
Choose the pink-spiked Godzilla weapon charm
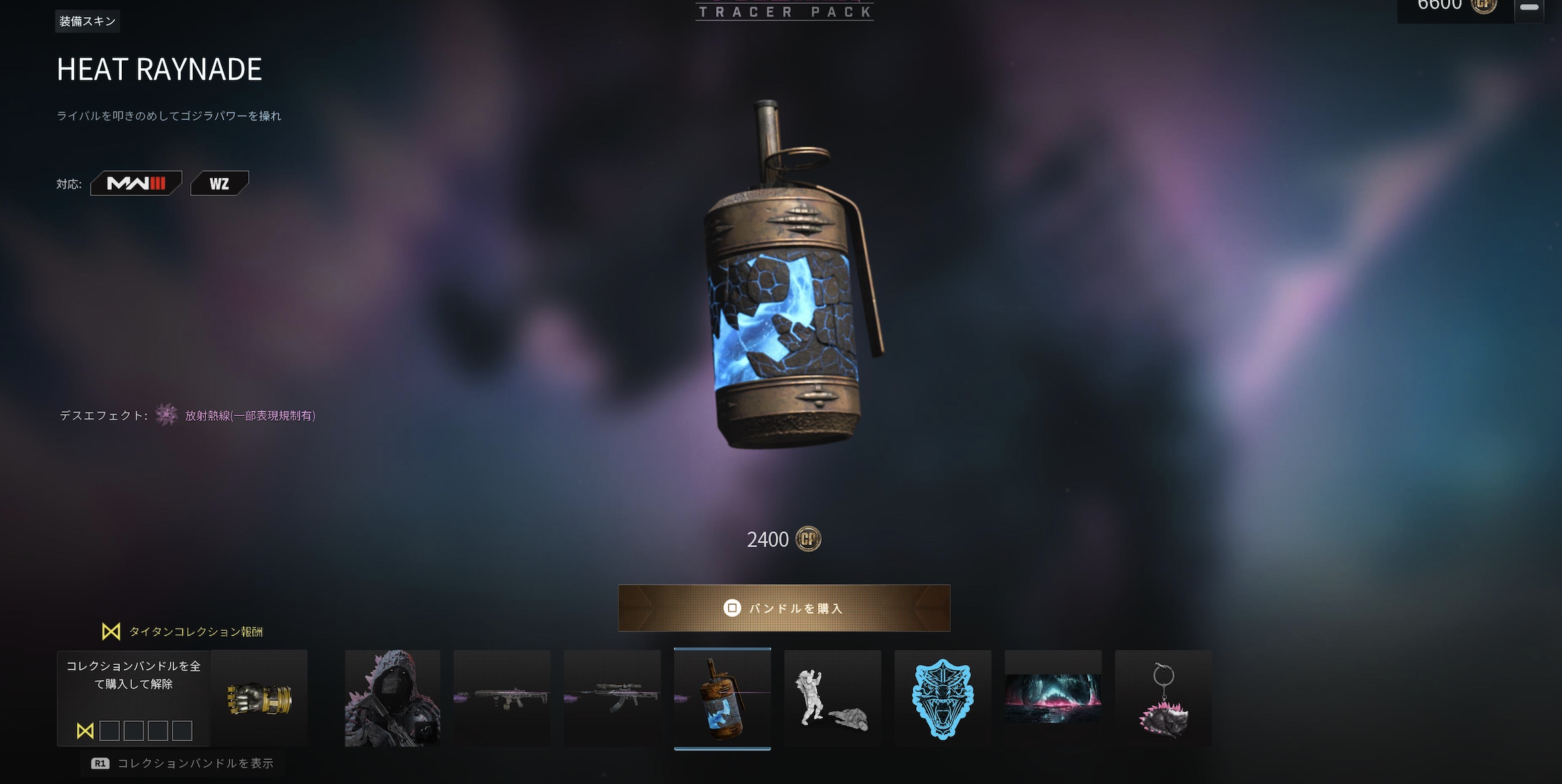[x=1163, y=698]
